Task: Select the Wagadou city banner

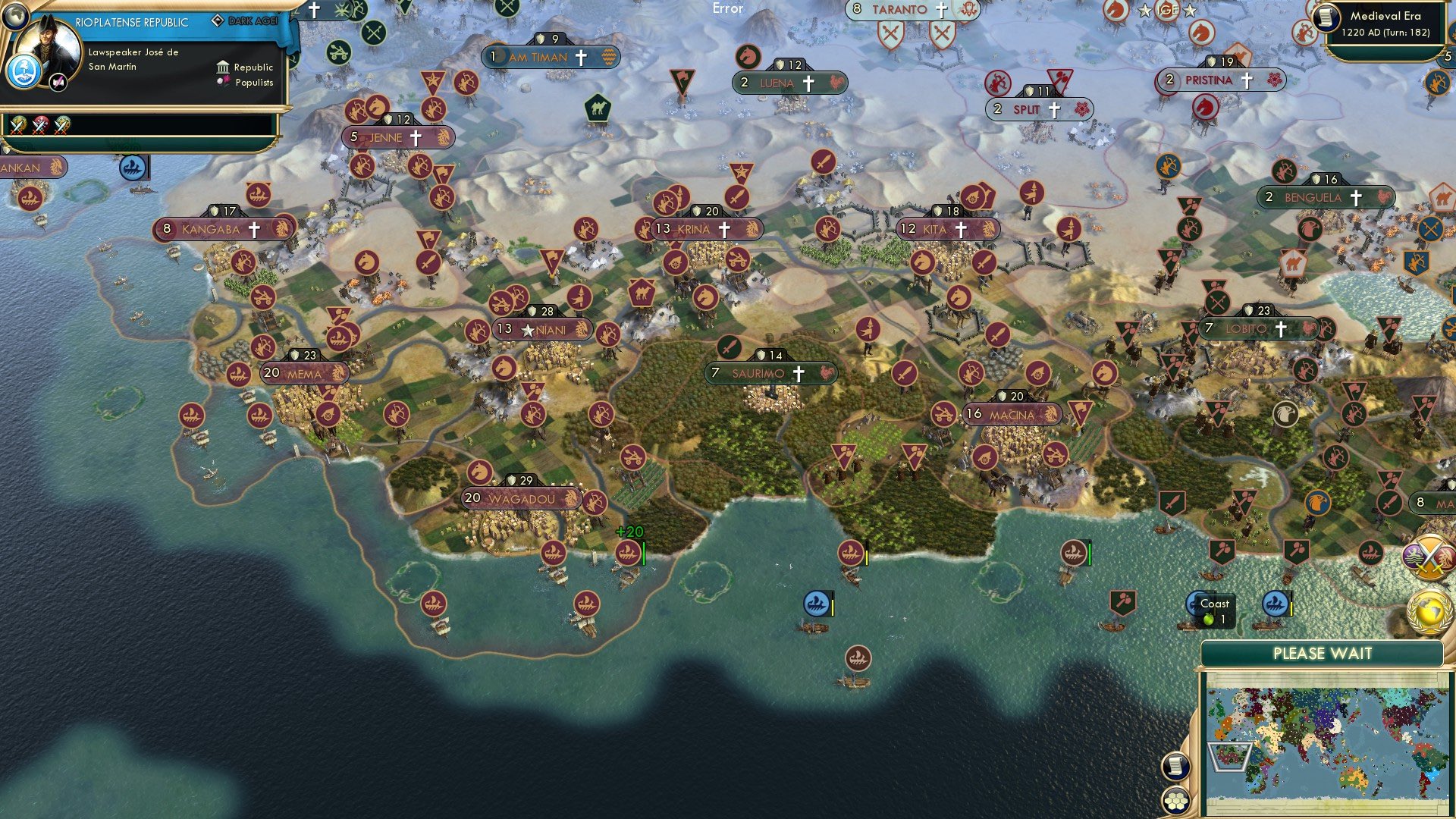Action: [523, 499]
